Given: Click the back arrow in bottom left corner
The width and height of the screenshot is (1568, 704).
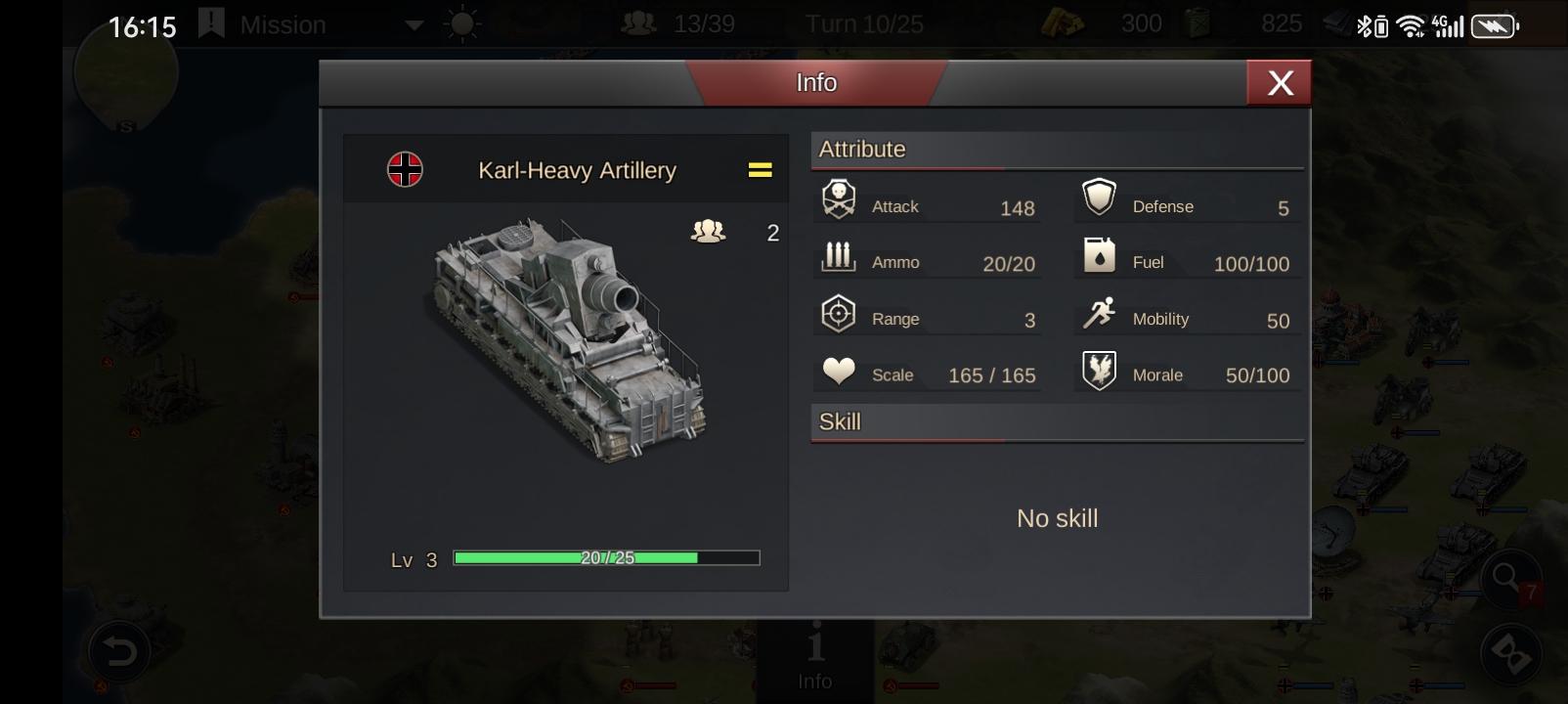Looking at the screenshot, I should [117, 648].
